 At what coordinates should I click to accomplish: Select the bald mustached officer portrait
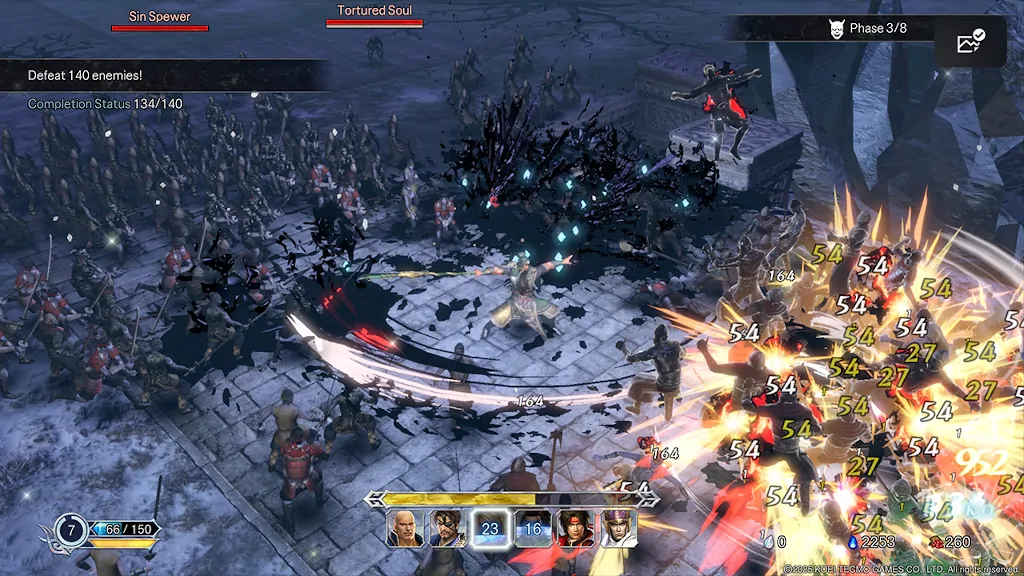405,528
